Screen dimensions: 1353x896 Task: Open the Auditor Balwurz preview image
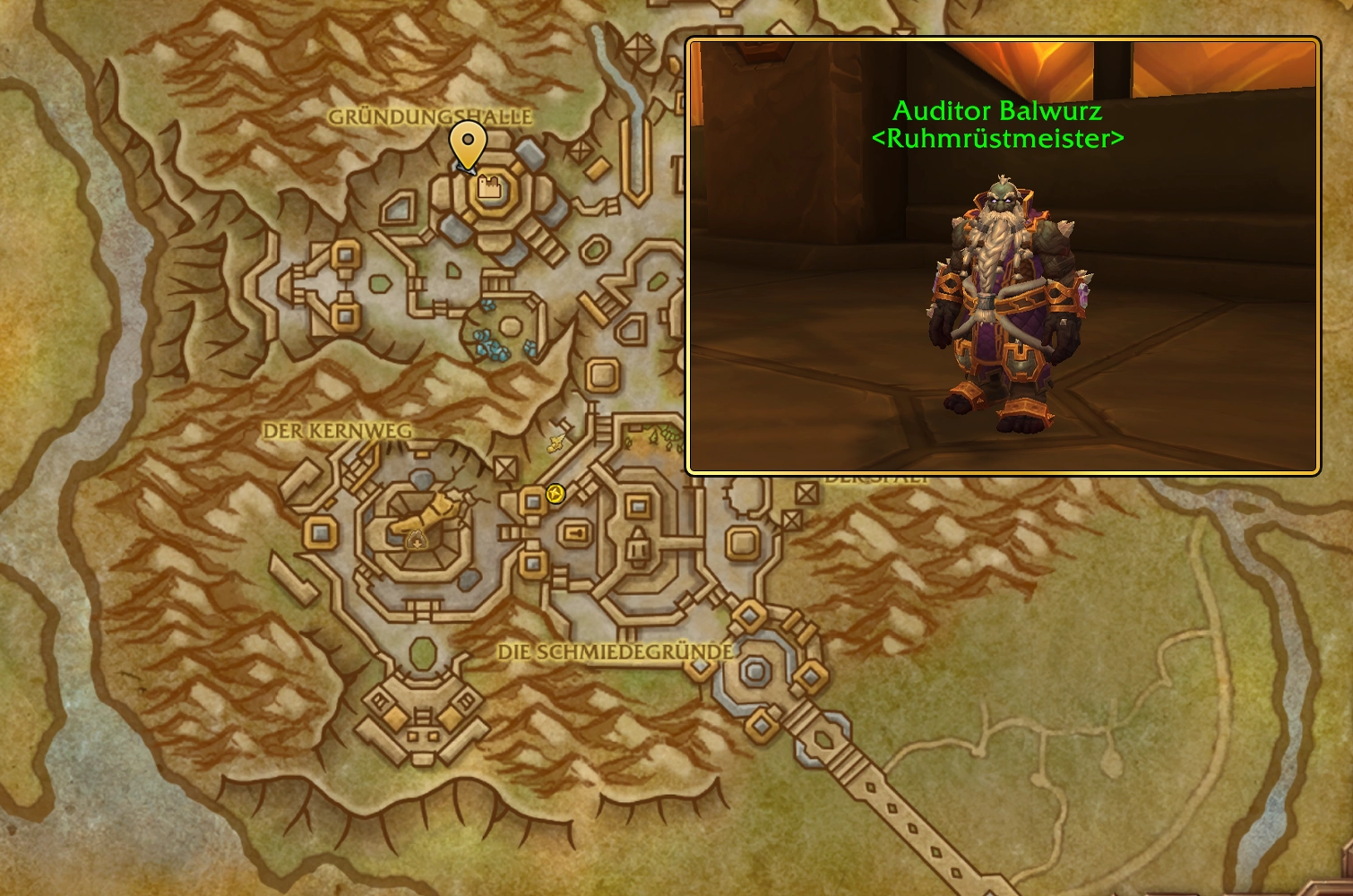click(x=1003, y=255)
